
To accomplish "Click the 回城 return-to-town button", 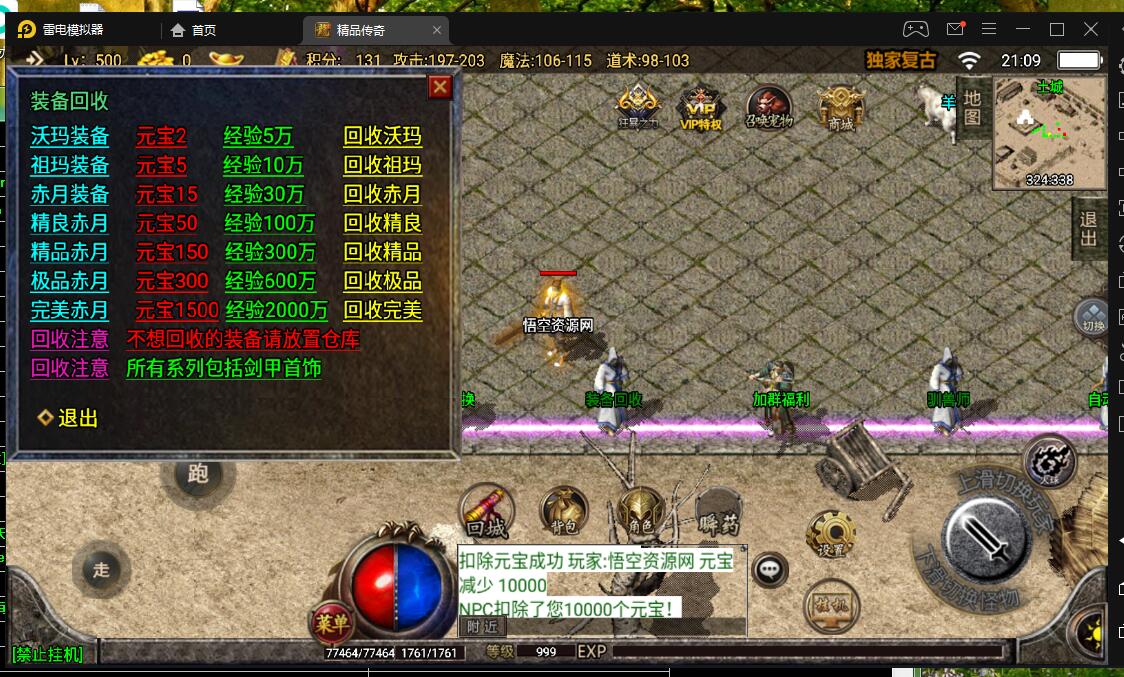I will click(487, 510).
